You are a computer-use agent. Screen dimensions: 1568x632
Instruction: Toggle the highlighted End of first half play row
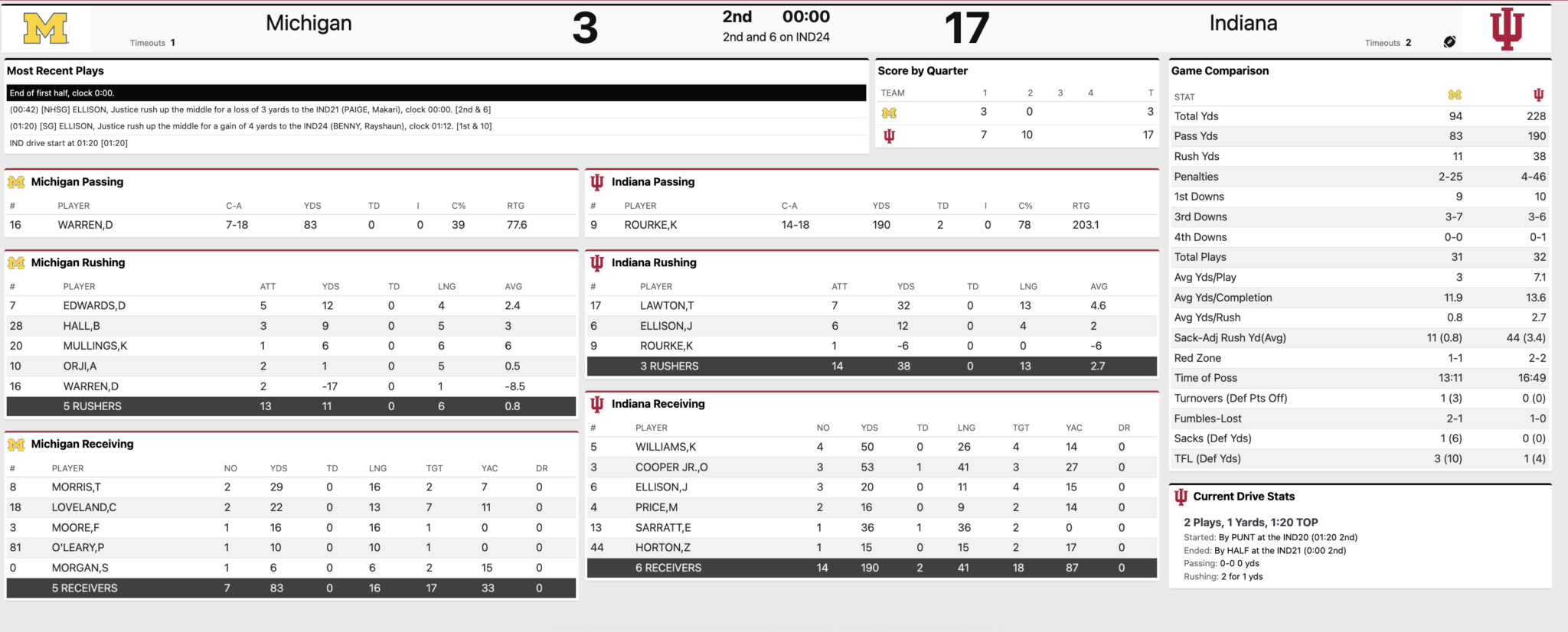(x=436, y=92)
